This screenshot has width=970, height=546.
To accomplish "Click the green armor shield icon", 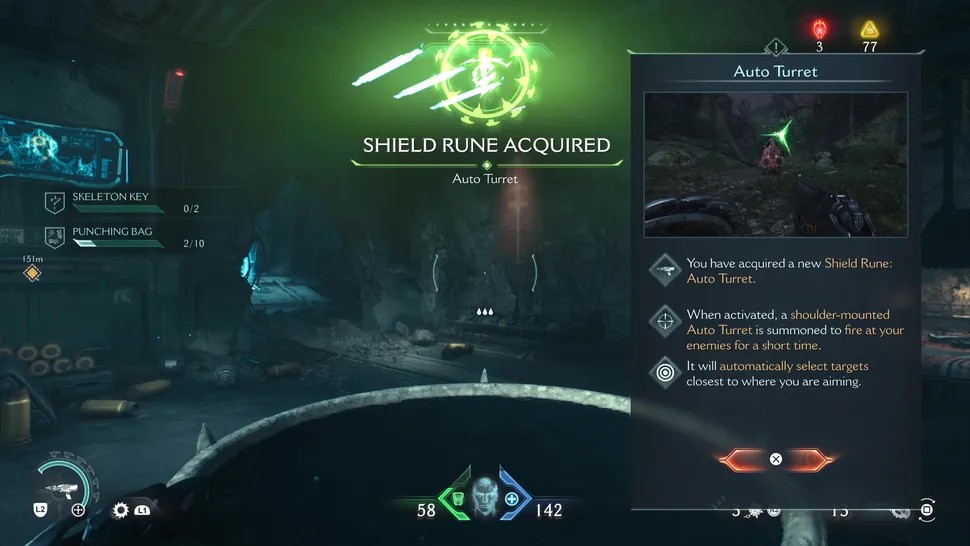I will [x=457, y=499].
